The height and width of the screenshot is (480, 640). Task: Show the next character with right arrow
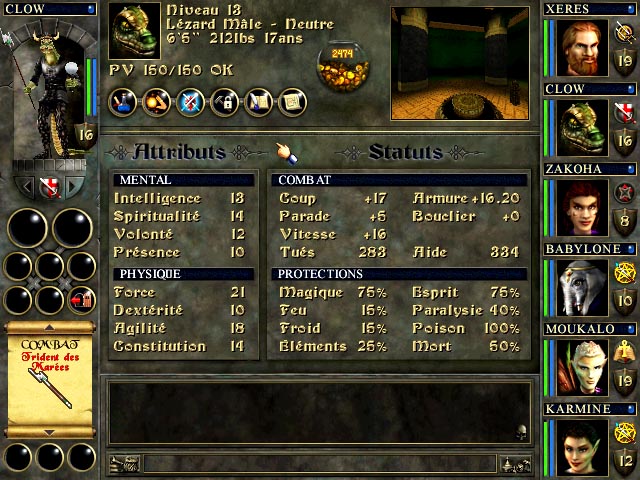click(x=75, y=187)
